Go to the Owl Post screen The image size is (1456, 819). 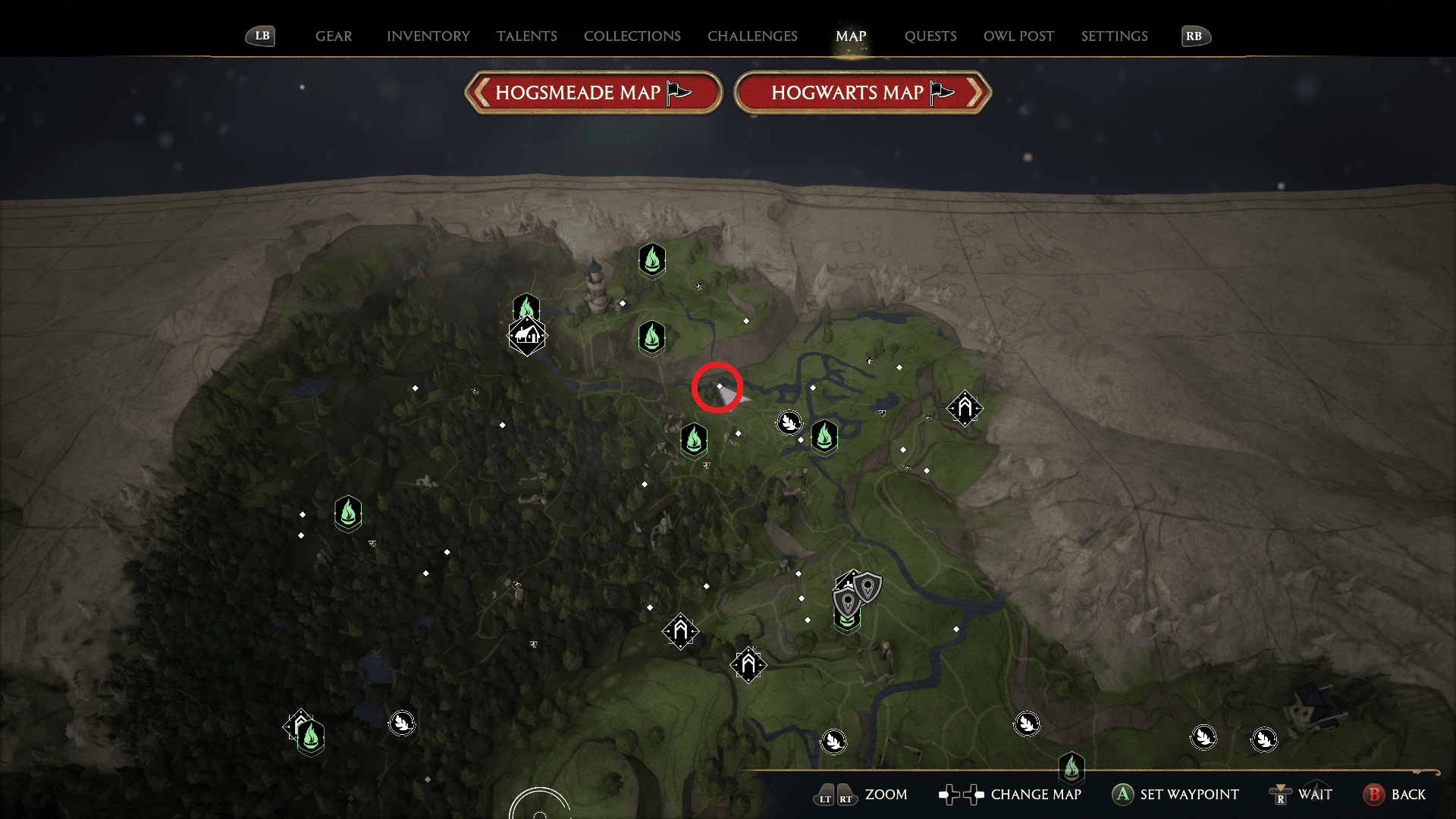point(1018,36)
